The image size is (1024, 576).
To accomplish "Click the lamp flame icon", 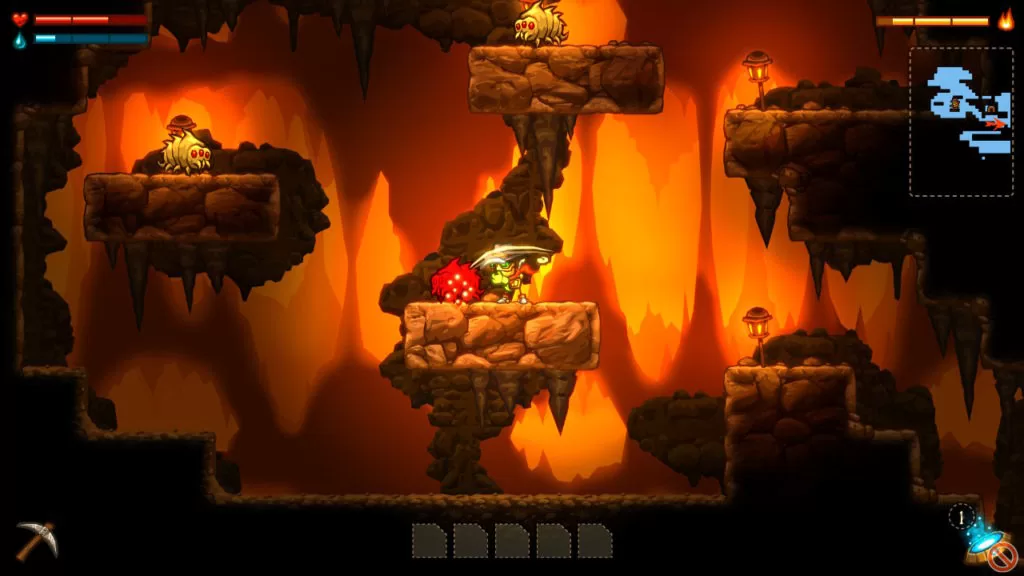I will (1005, 20).
